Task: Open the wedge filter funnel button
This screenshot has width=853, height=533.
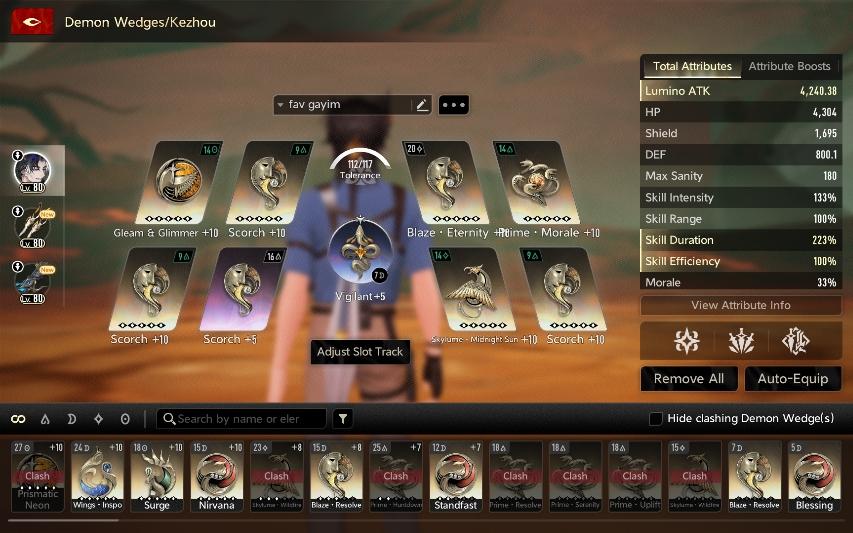Action: pyautogui.click(x=343, y=419)
